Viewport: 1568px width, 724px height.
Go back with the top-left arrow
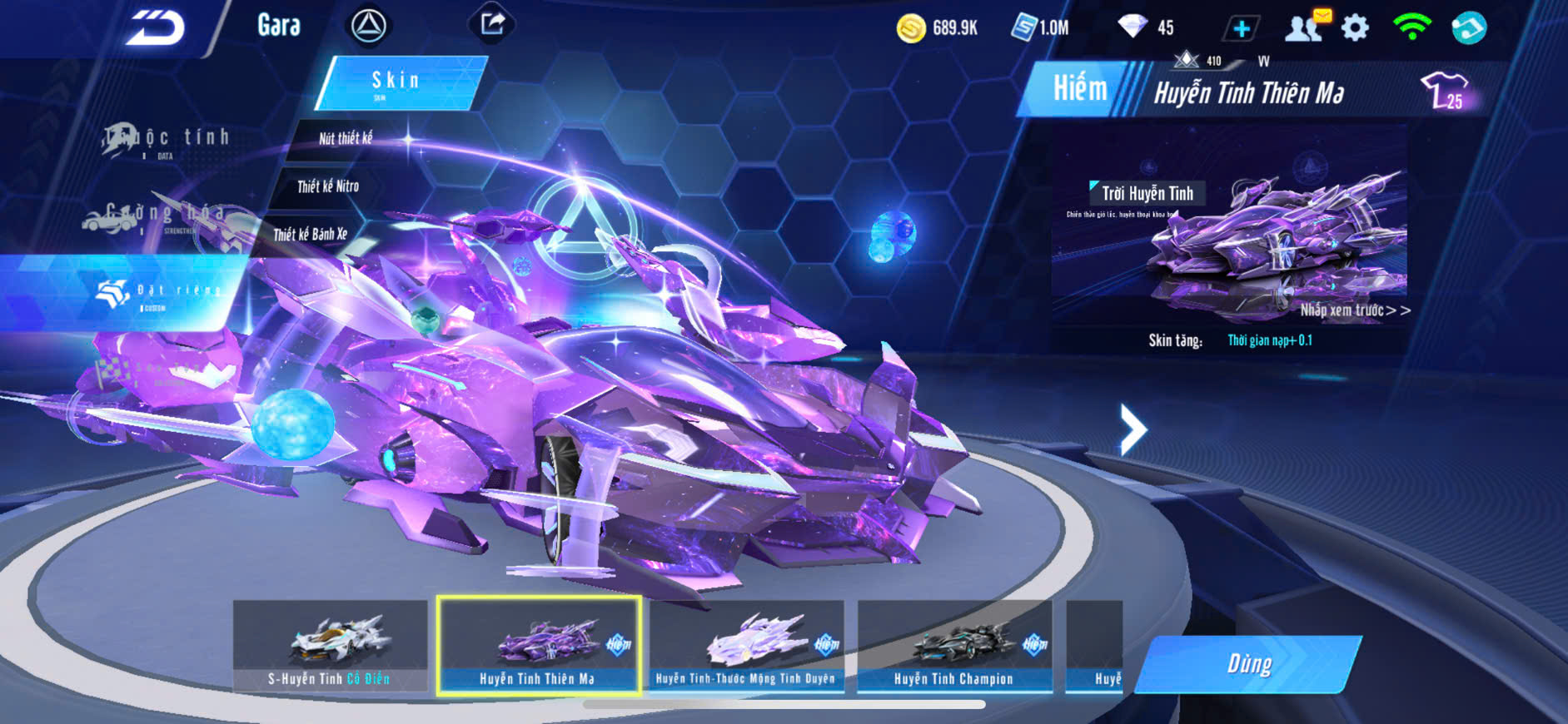(x=155, y=28)
